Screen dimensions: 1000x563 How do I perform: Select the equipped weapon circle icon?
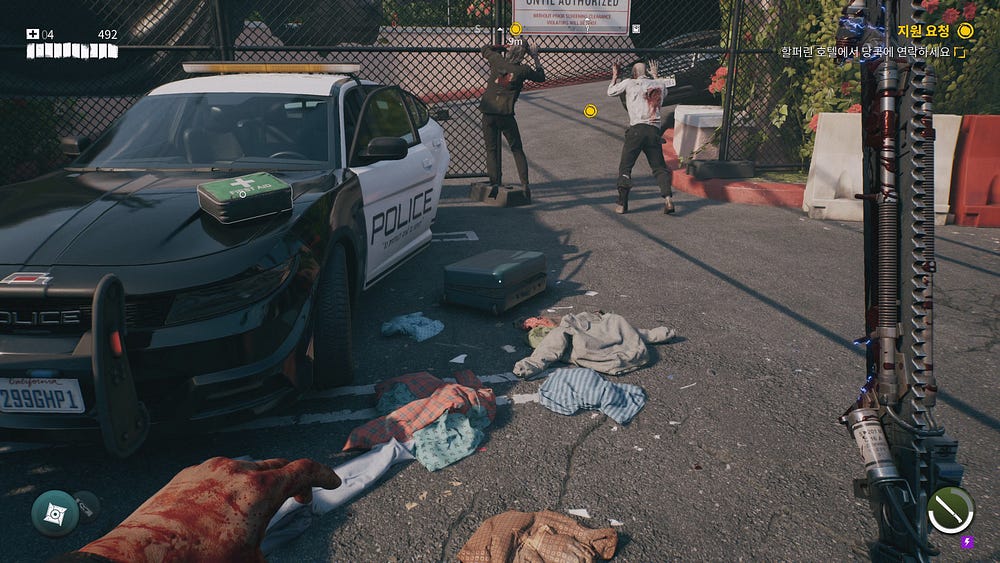click(x=950, y=509)
